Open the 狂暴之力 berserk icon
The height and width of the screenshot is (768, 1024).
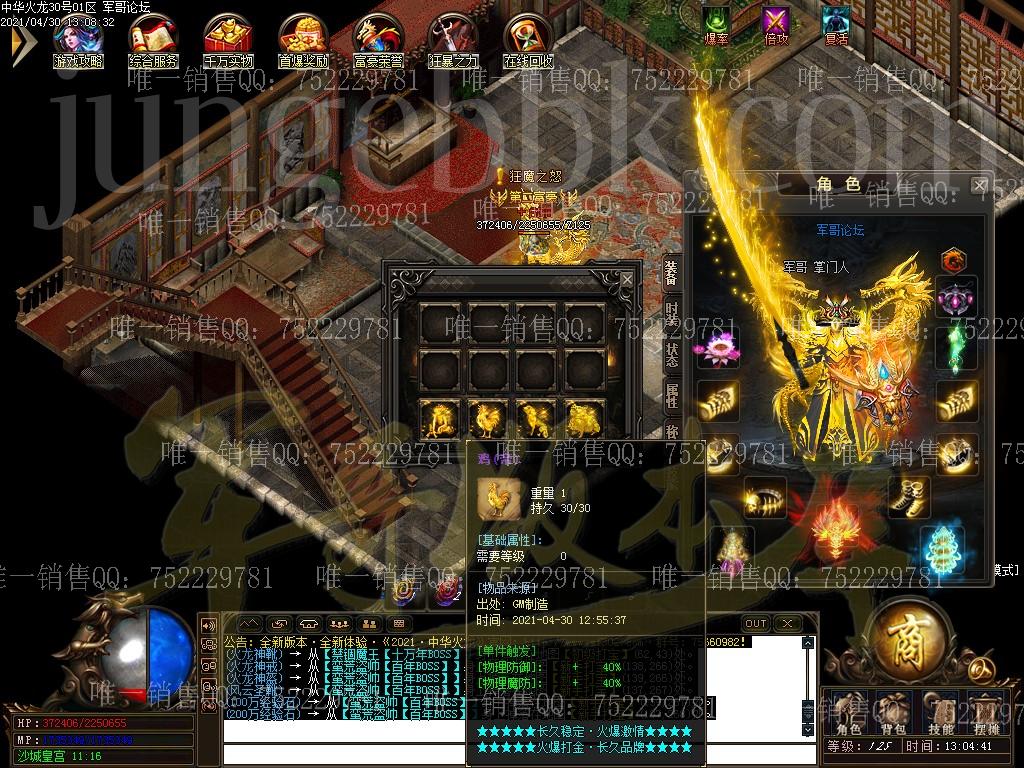[x=453, y=36]
